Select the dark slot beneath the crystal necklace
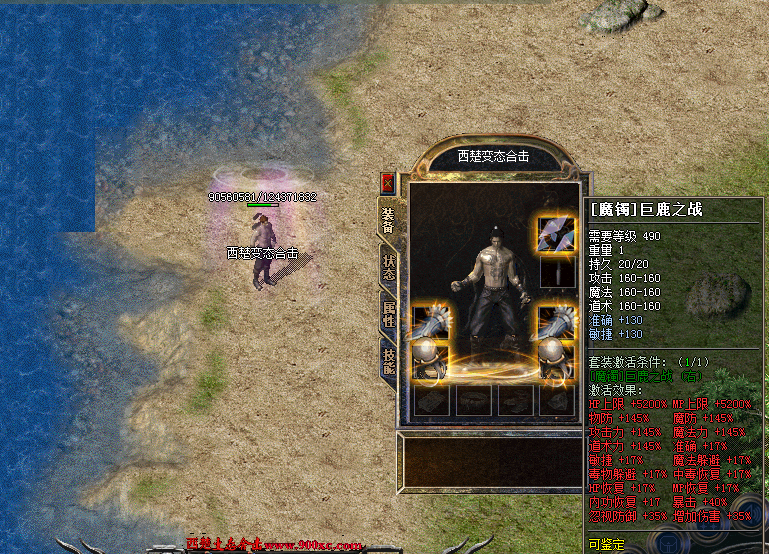Image resolution: width=769 pixels, height=554 pixels. (555, 273)
